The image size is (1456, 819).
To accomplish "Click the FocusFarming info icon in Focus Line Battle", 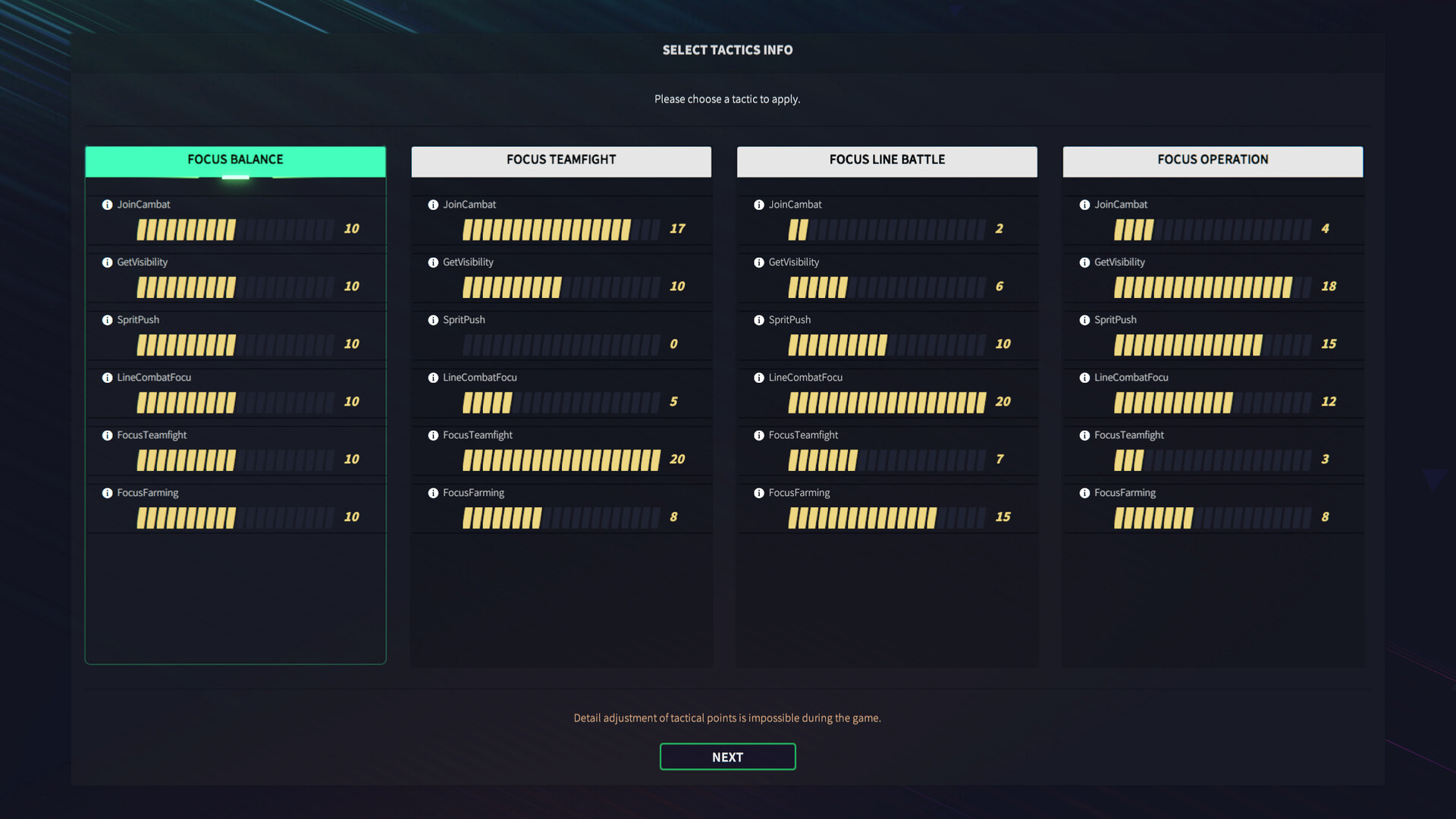I will pyautogui.click(x=758, y=492).
